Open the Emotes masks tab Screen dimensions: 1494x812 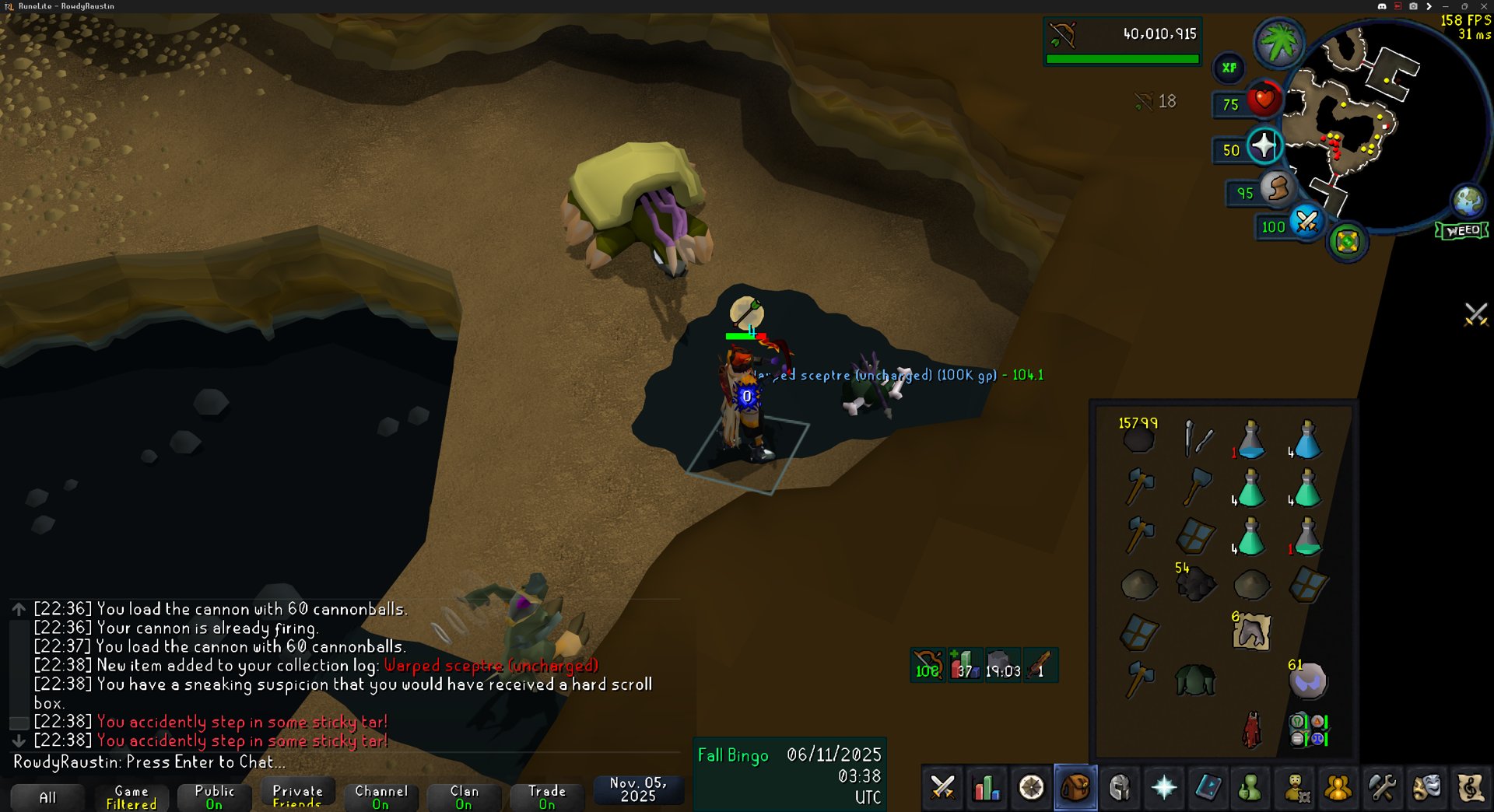point(1426,788)
